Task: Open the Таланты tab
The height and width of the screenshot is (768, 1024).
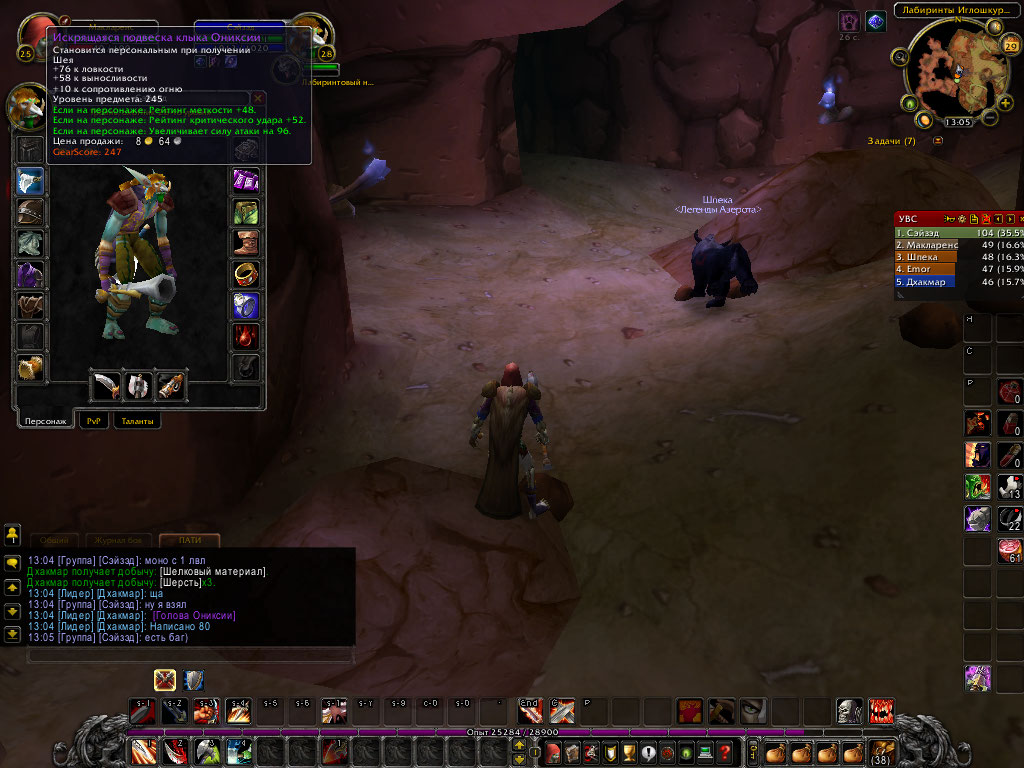Action: pos(137,421)
